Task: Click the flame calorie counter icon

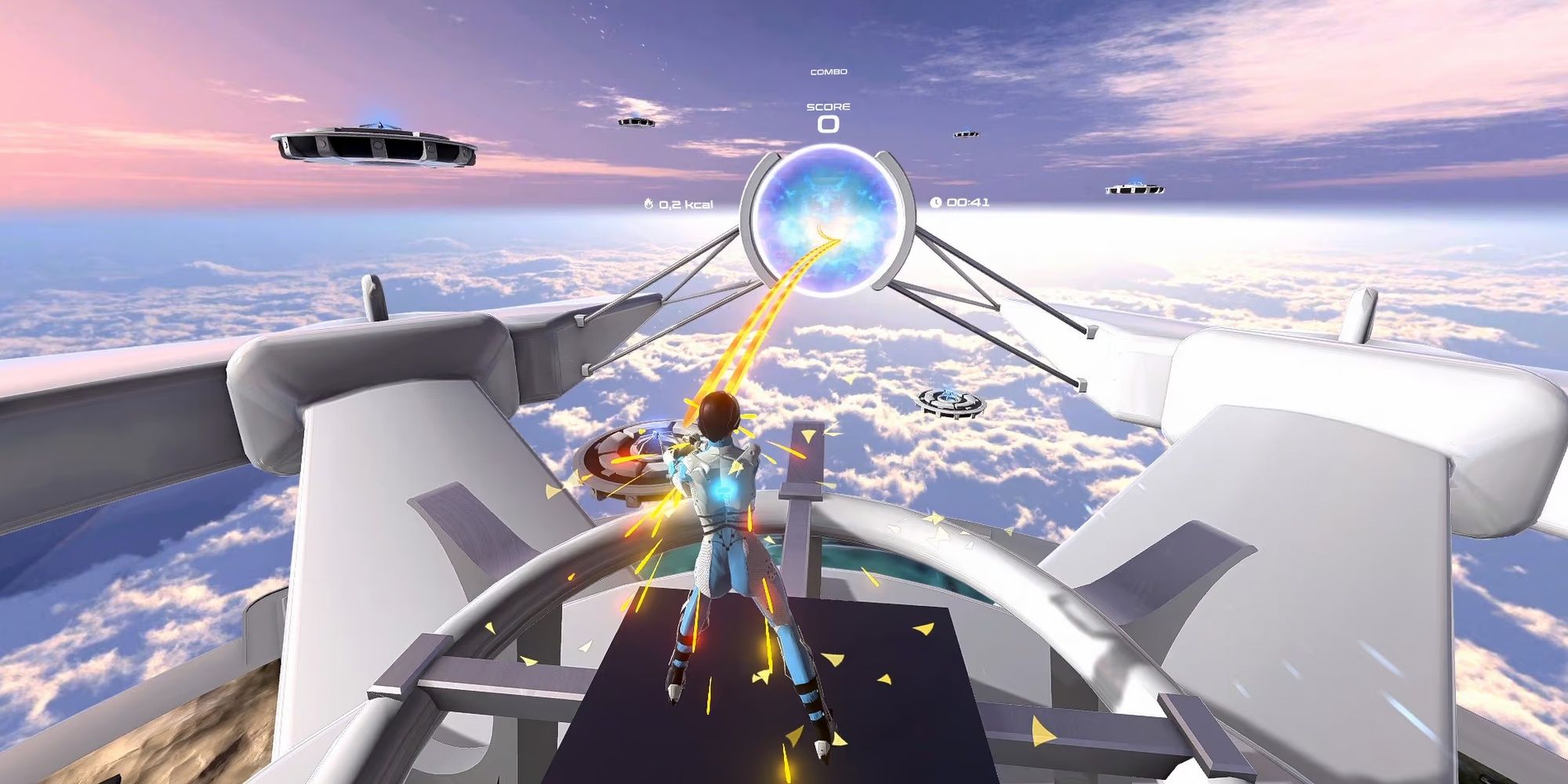Action: click(x=648, y=201)
